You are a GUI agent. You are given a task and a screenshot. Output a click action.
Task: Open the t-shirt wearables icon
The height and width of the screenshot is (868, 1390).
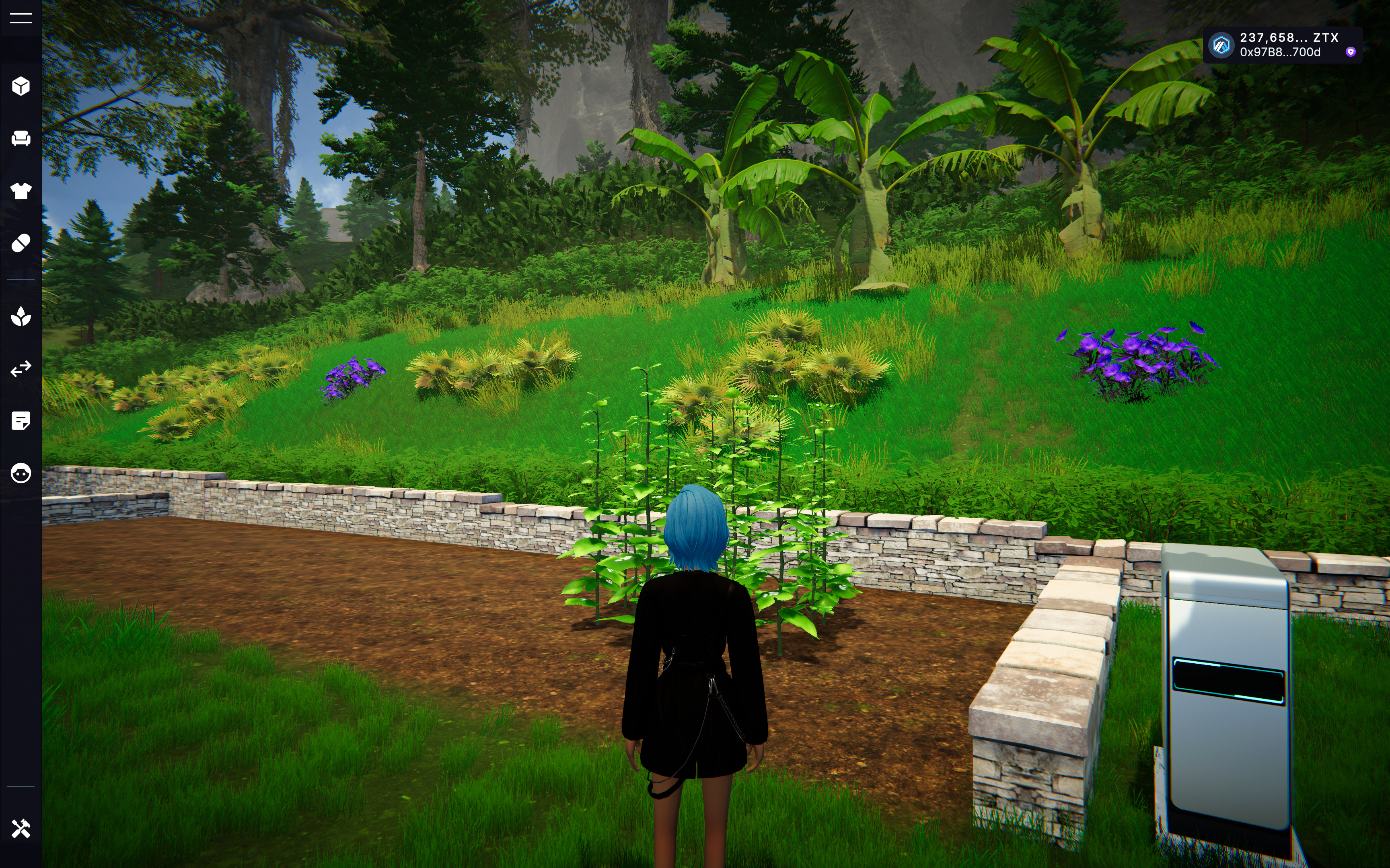coord(21,191)
